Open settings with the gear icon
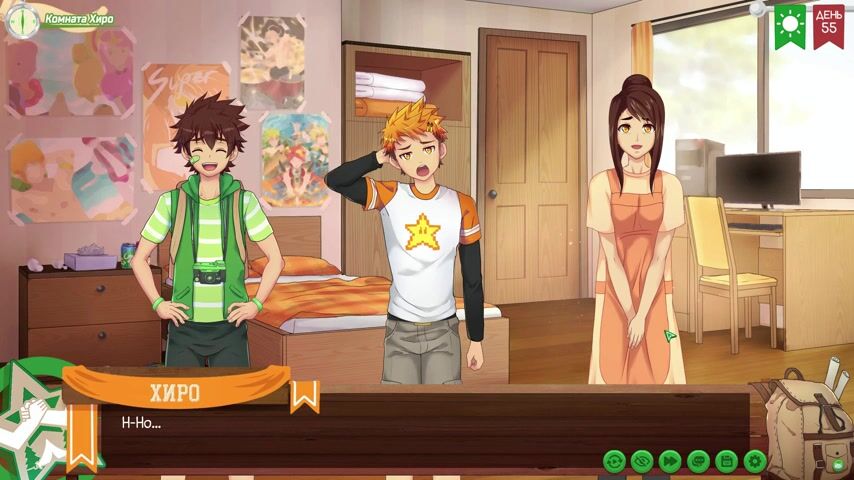 pos(755,461)
